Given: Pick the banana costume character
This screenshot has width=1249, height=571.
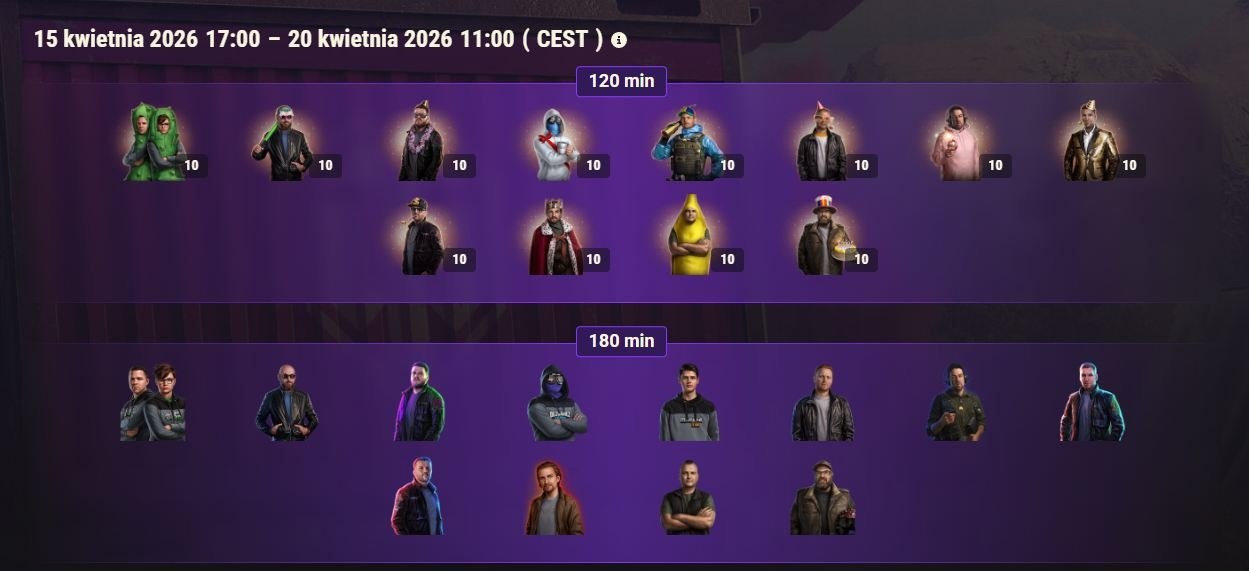Looking at the screenshot, I should pyautogui.click(x=689, y=236).
